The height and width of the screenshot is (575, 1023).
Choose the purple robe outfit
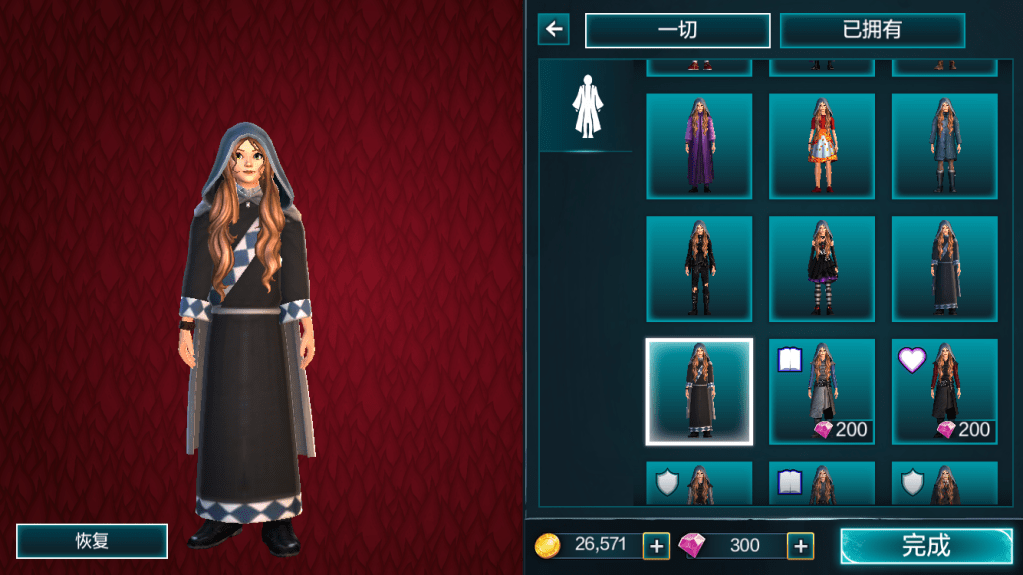point(699,146)
